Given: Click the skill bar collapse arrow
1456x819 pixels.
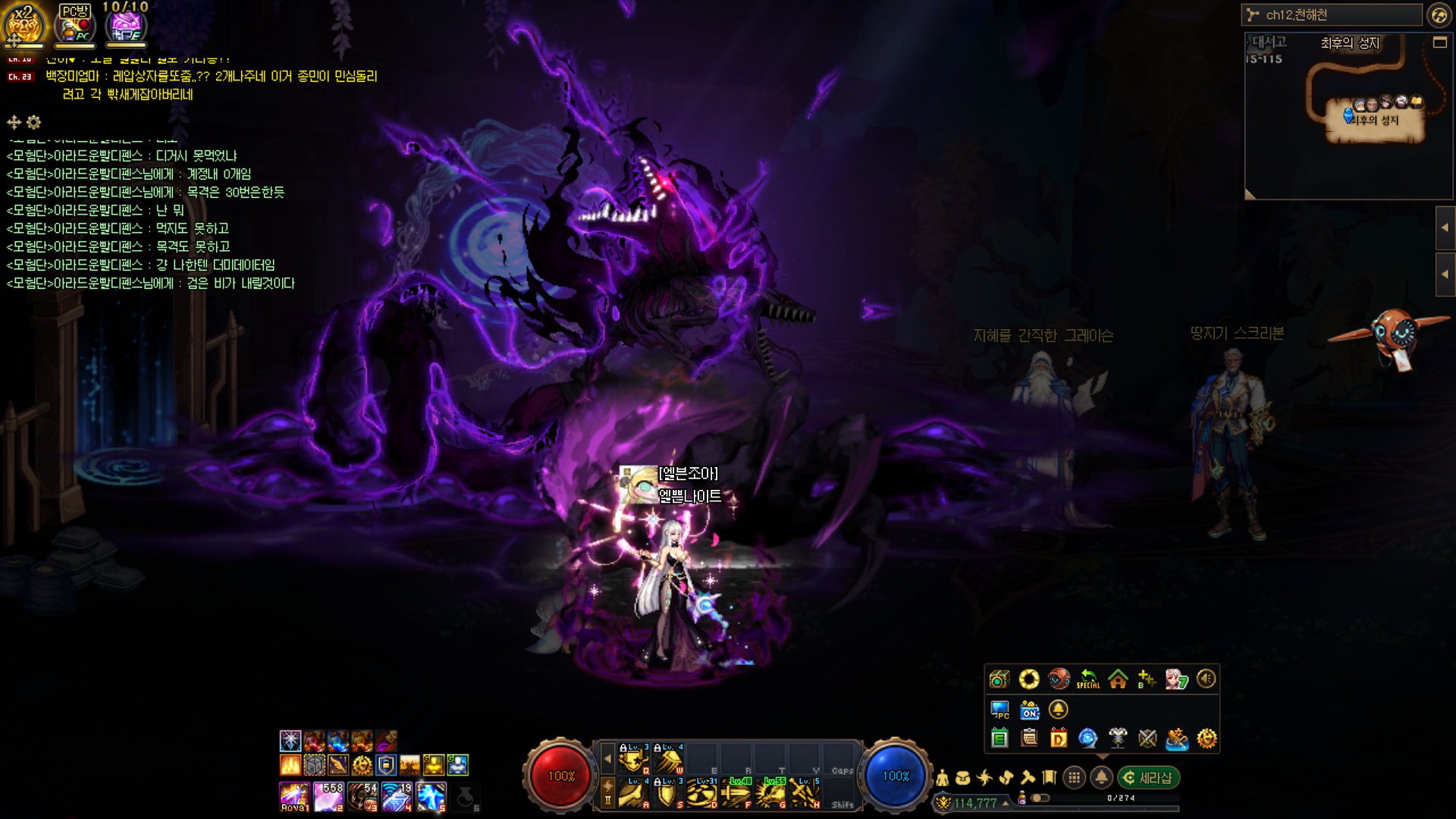Looking at the screenshot, I should click(607, 758).
